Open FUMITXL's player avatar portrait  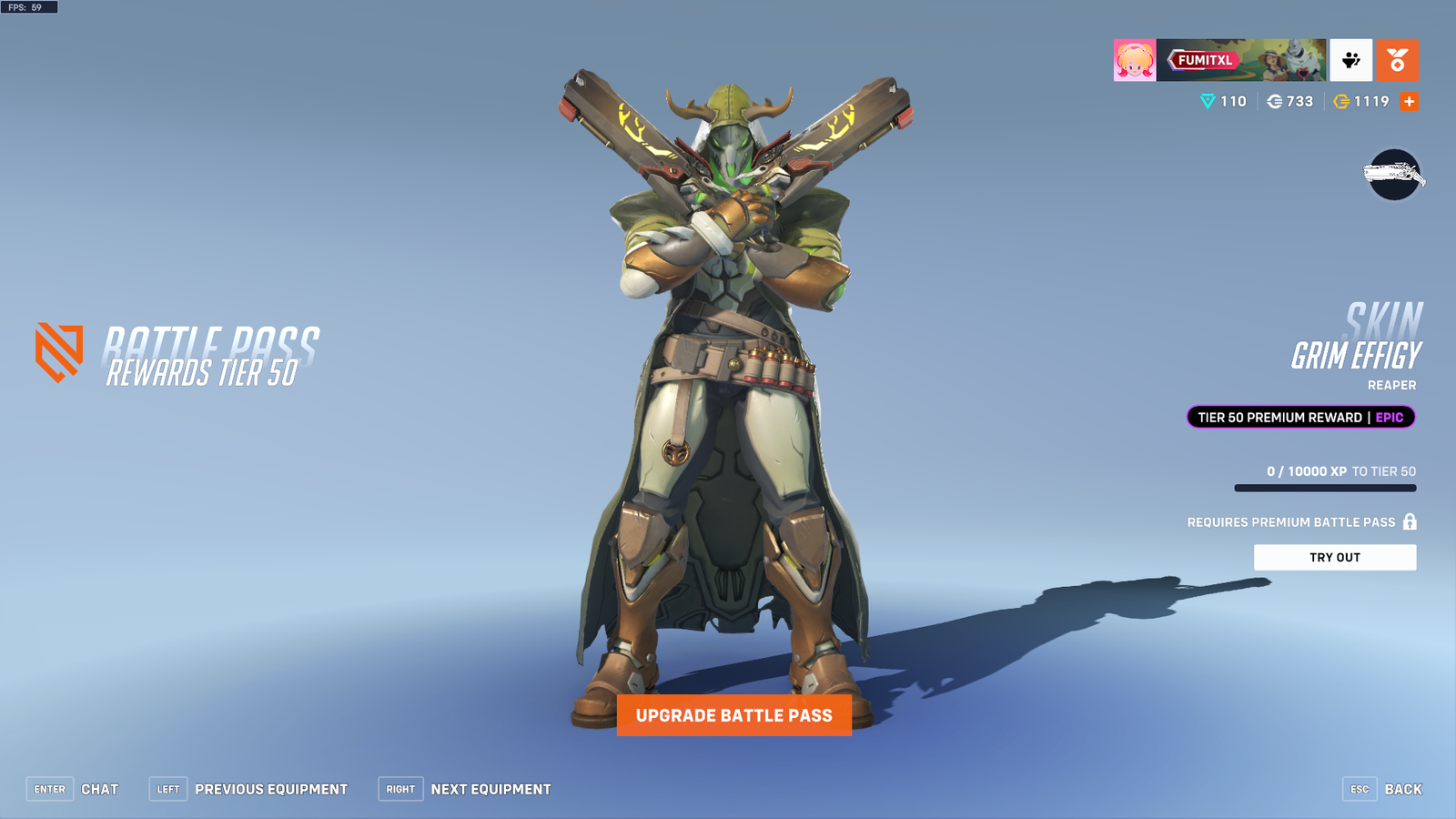pyautogui.click(x=1133, y=59)
